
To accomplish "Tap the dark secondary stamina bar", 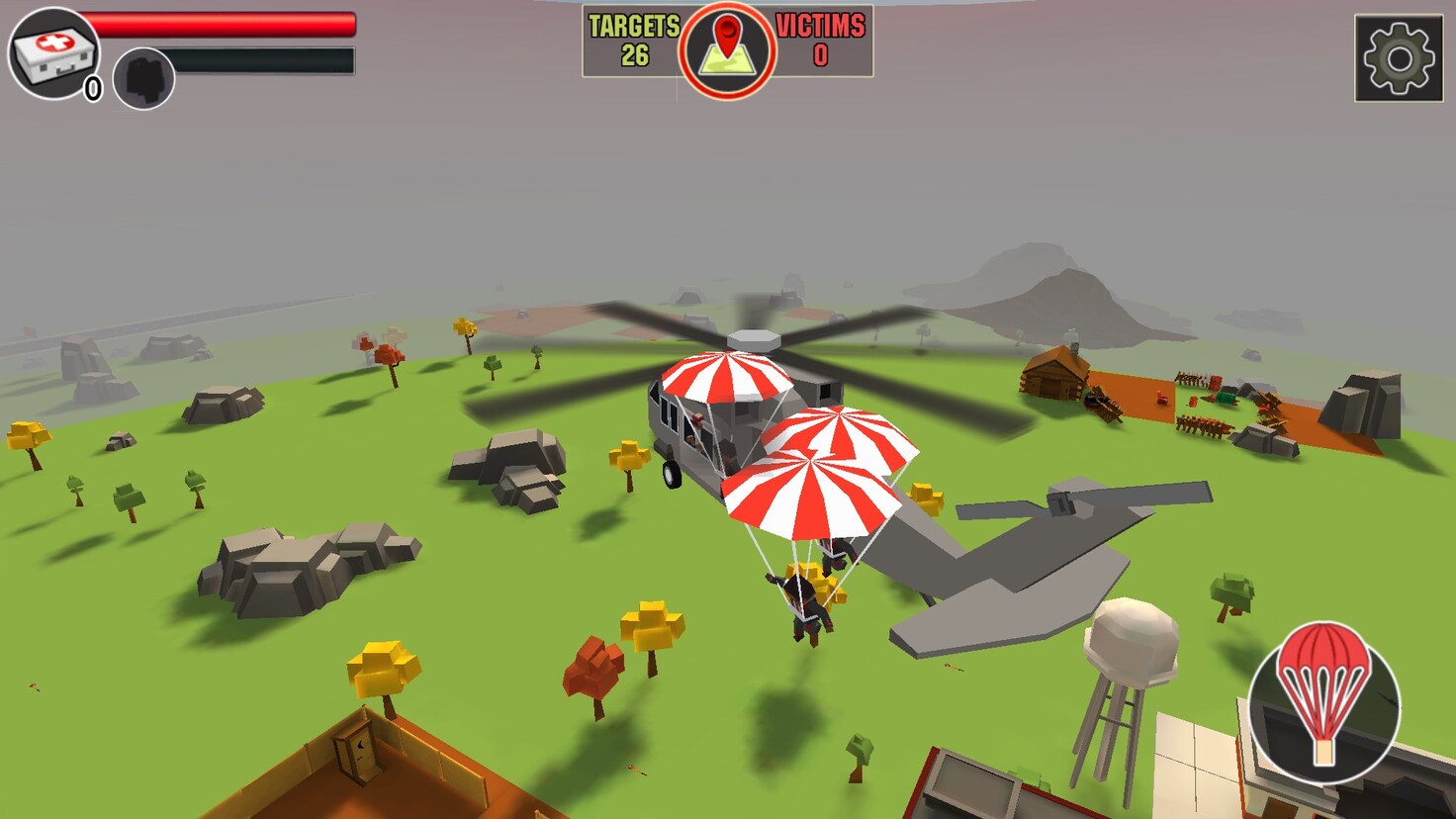I will pos(262,59).
